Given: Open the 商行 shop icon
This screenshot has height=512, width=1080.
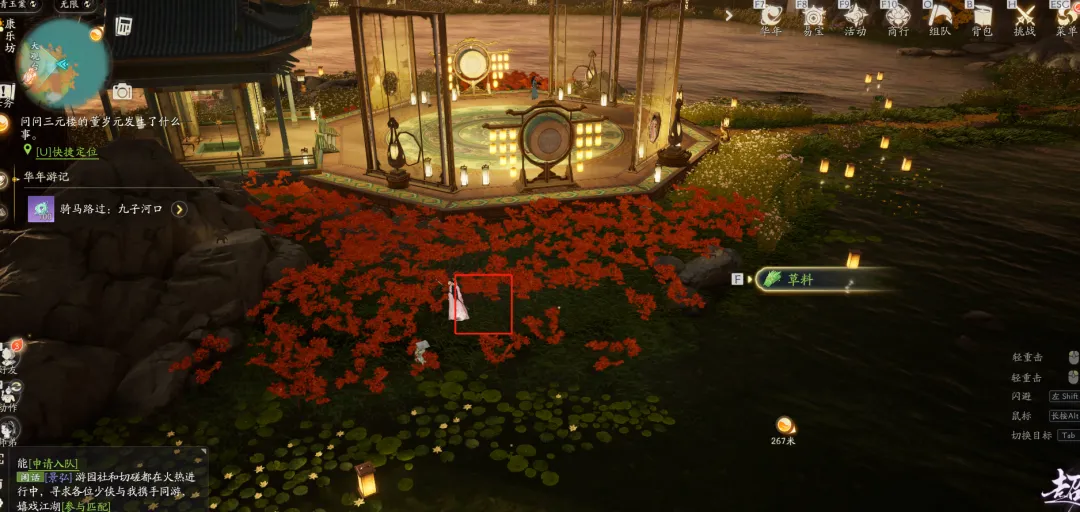Looking at the screenshot, I should [898, 17].
